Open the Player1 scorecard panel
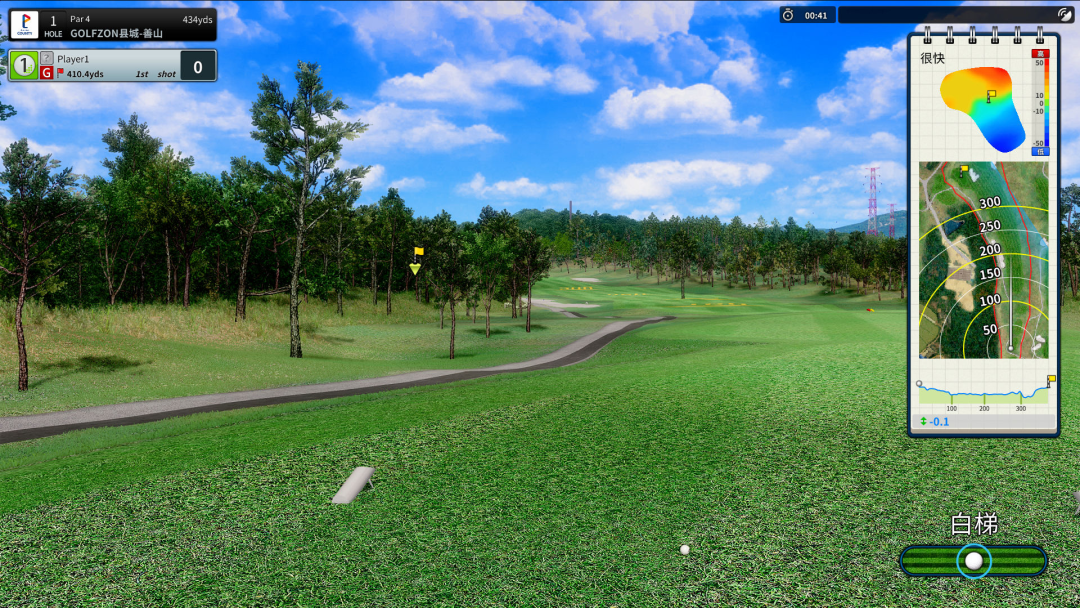 pos(113,66)
